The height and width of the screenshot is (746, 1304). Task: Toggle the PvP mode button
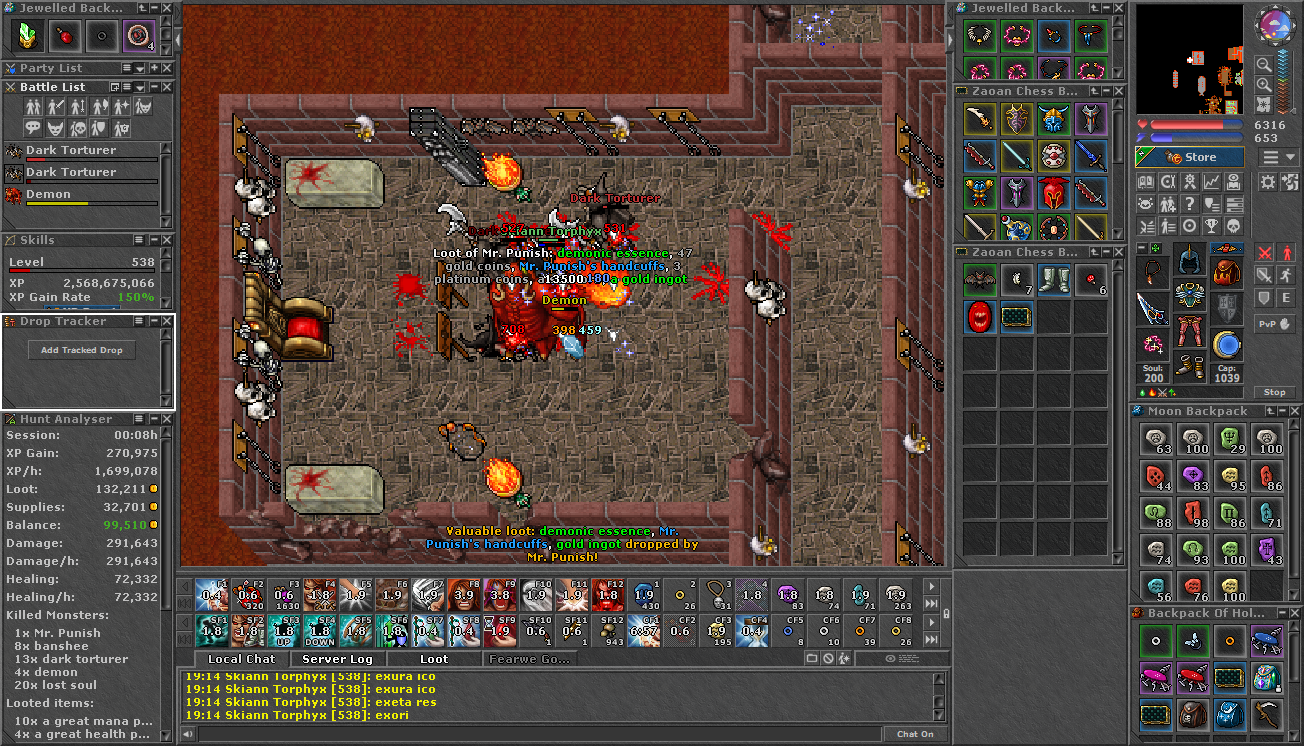(1274, 324)
